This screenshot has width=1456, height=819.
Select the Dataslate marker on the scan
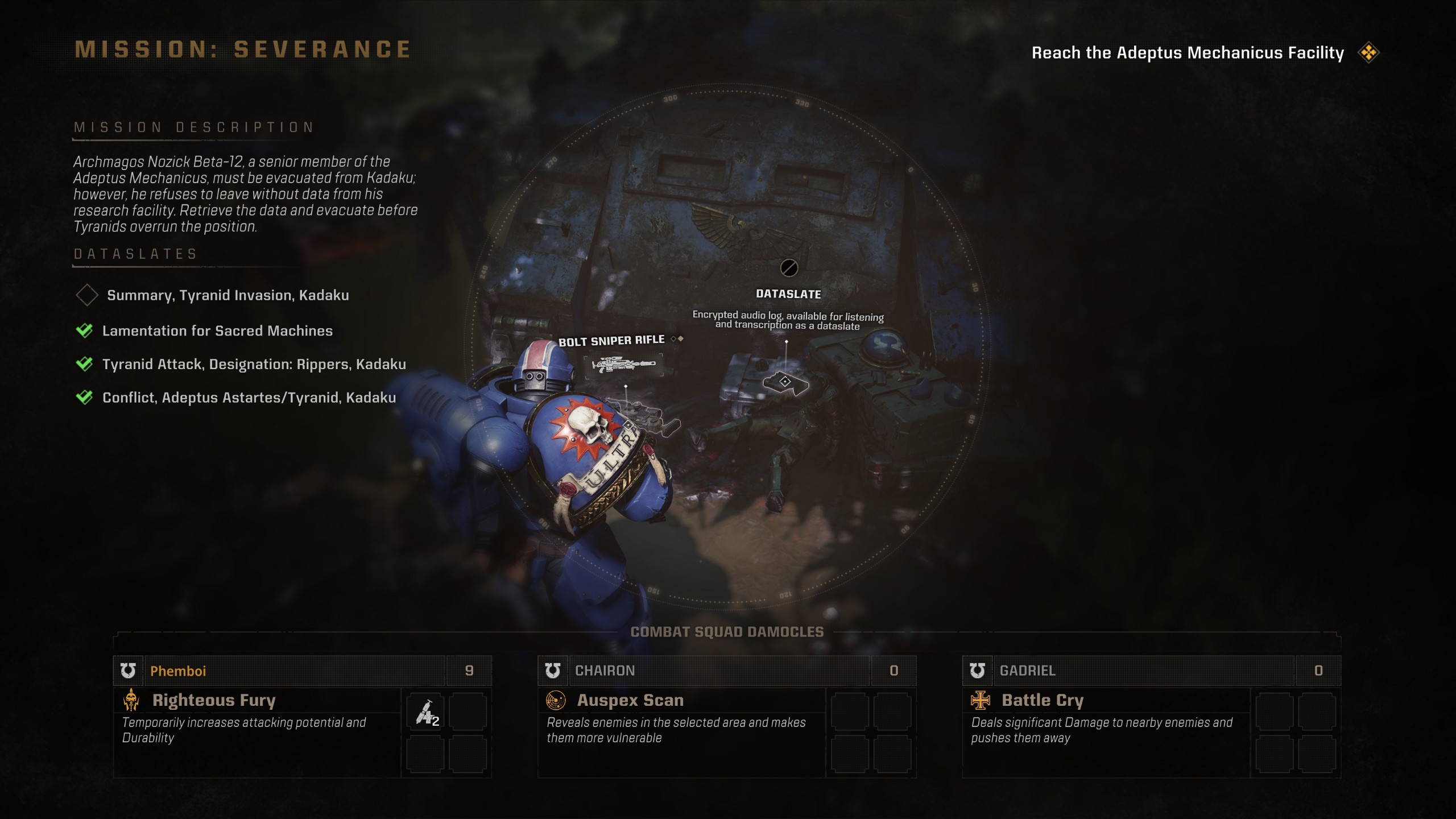[785, 382]
